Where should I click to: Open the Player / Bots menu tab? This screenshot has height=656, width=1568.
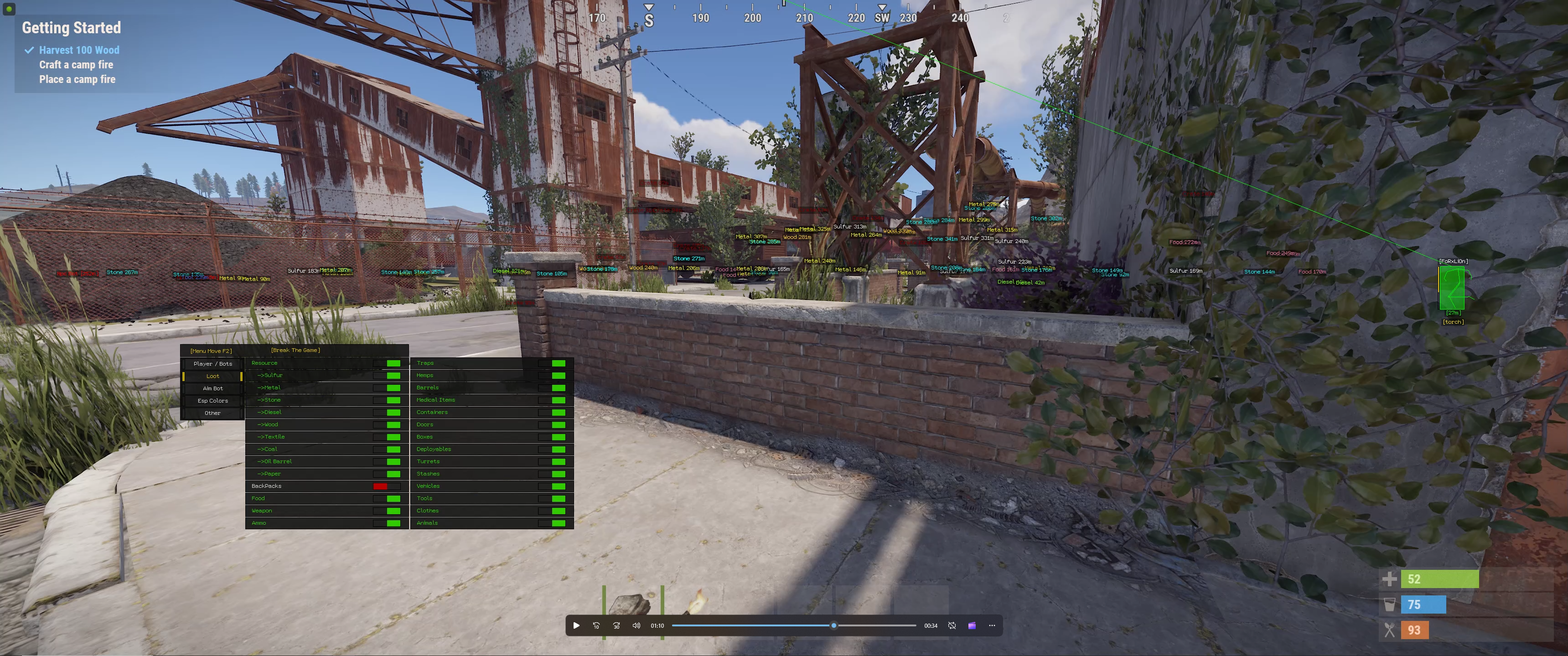coord(212,364)
